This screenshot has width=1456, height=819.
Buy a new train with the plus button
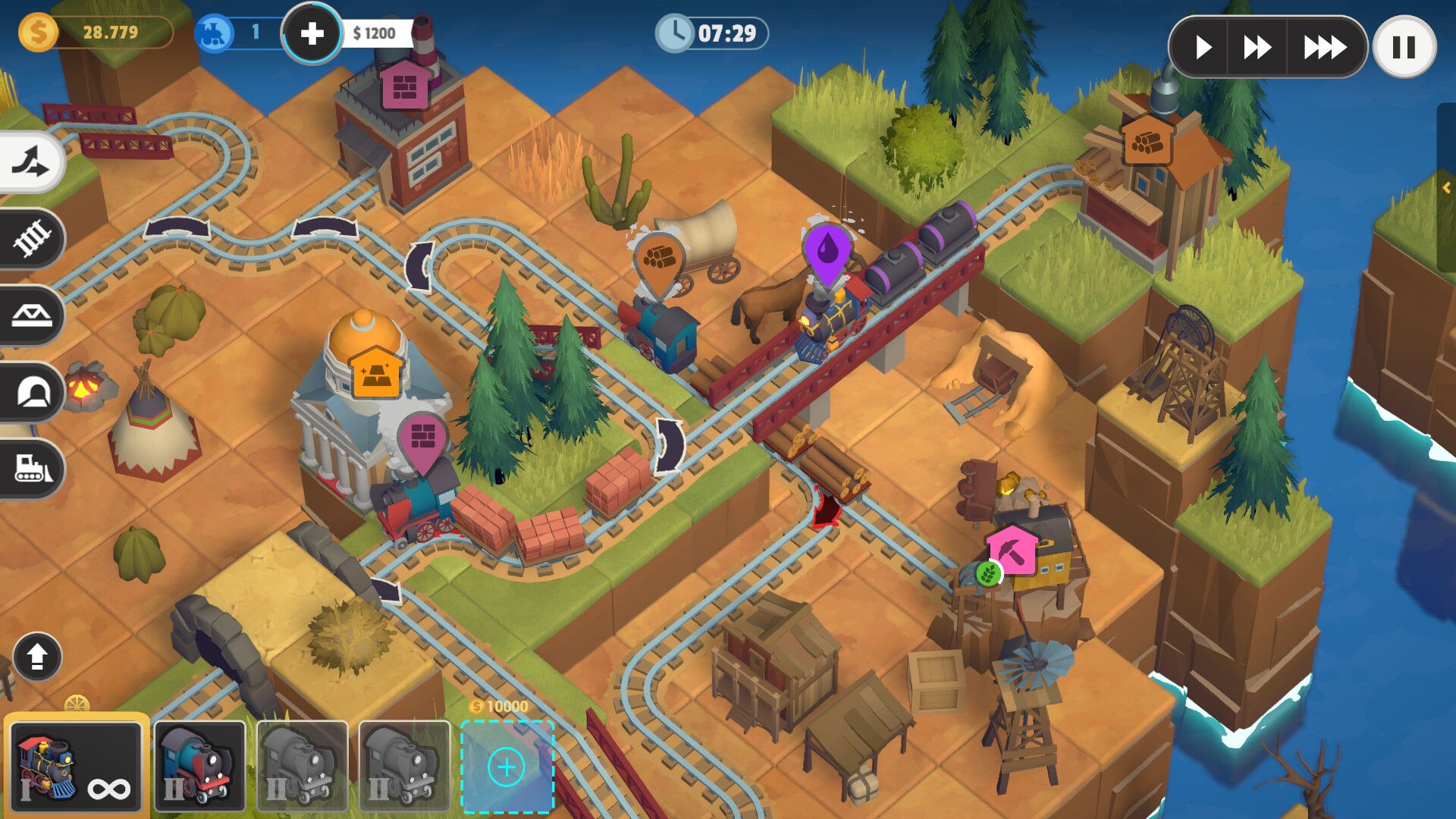point(312,33)
